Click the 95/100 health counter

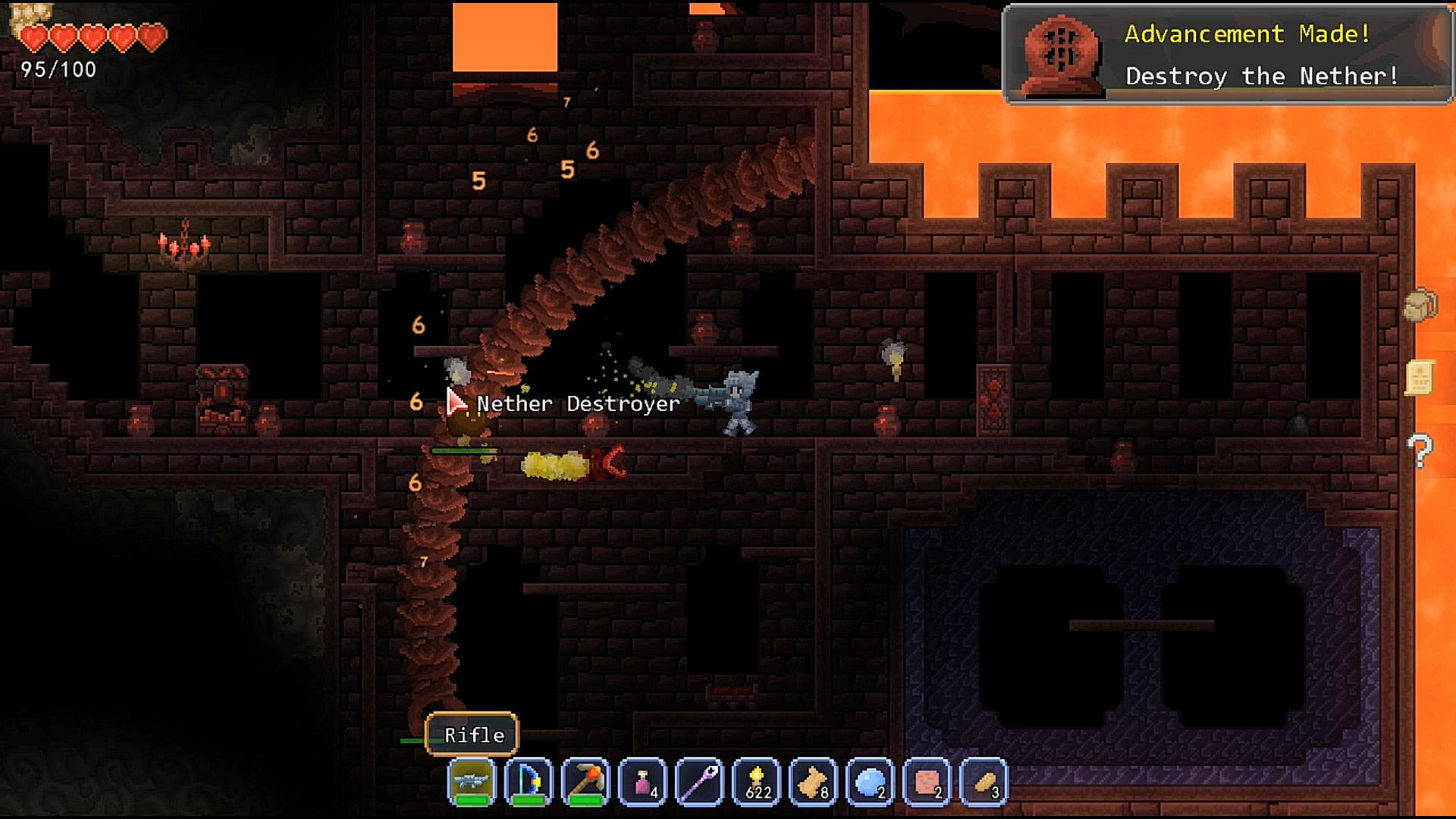click(x=57, y=71)
